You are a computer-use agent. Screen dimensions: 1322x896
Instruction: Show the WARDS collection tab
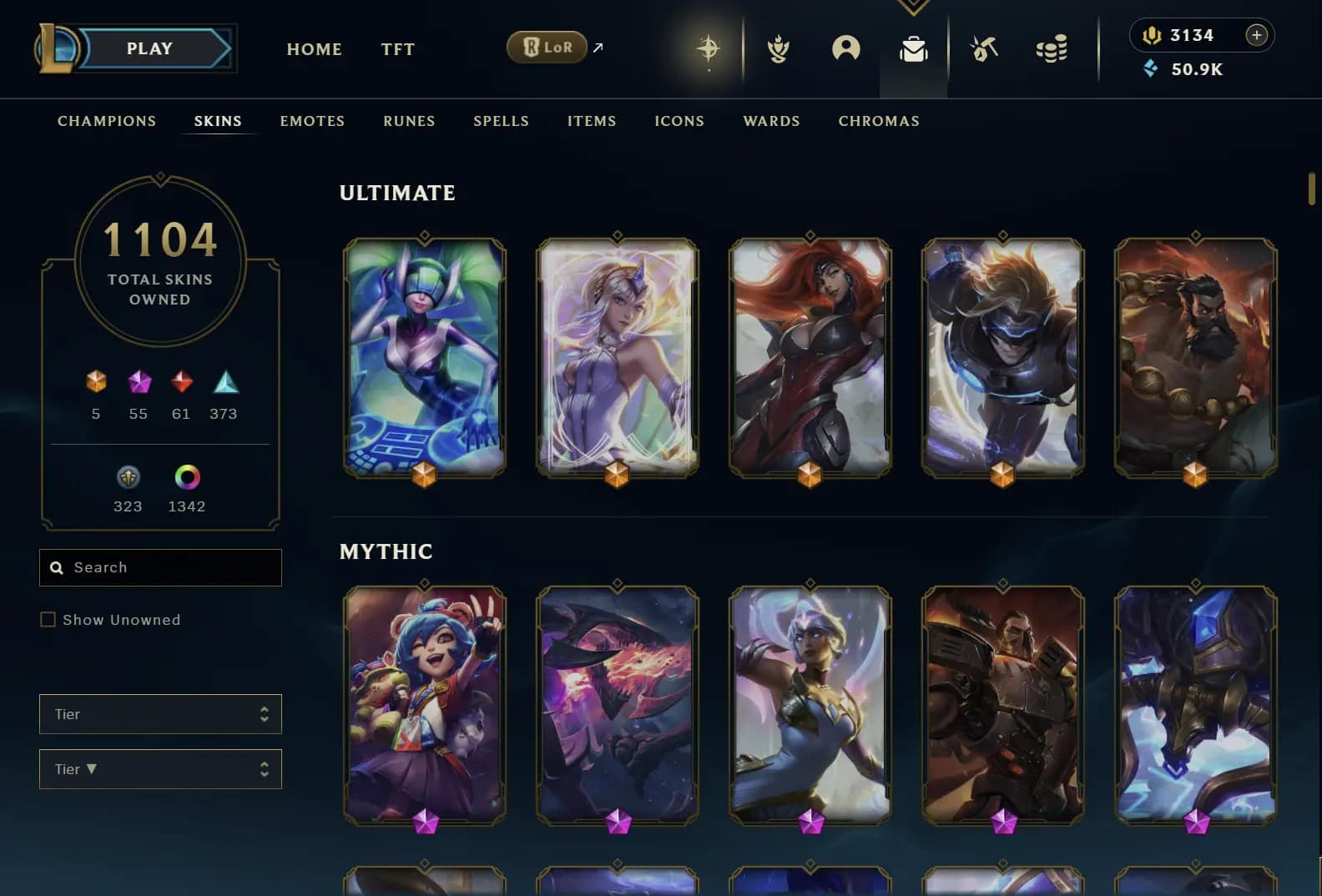[x=771, y=121]
